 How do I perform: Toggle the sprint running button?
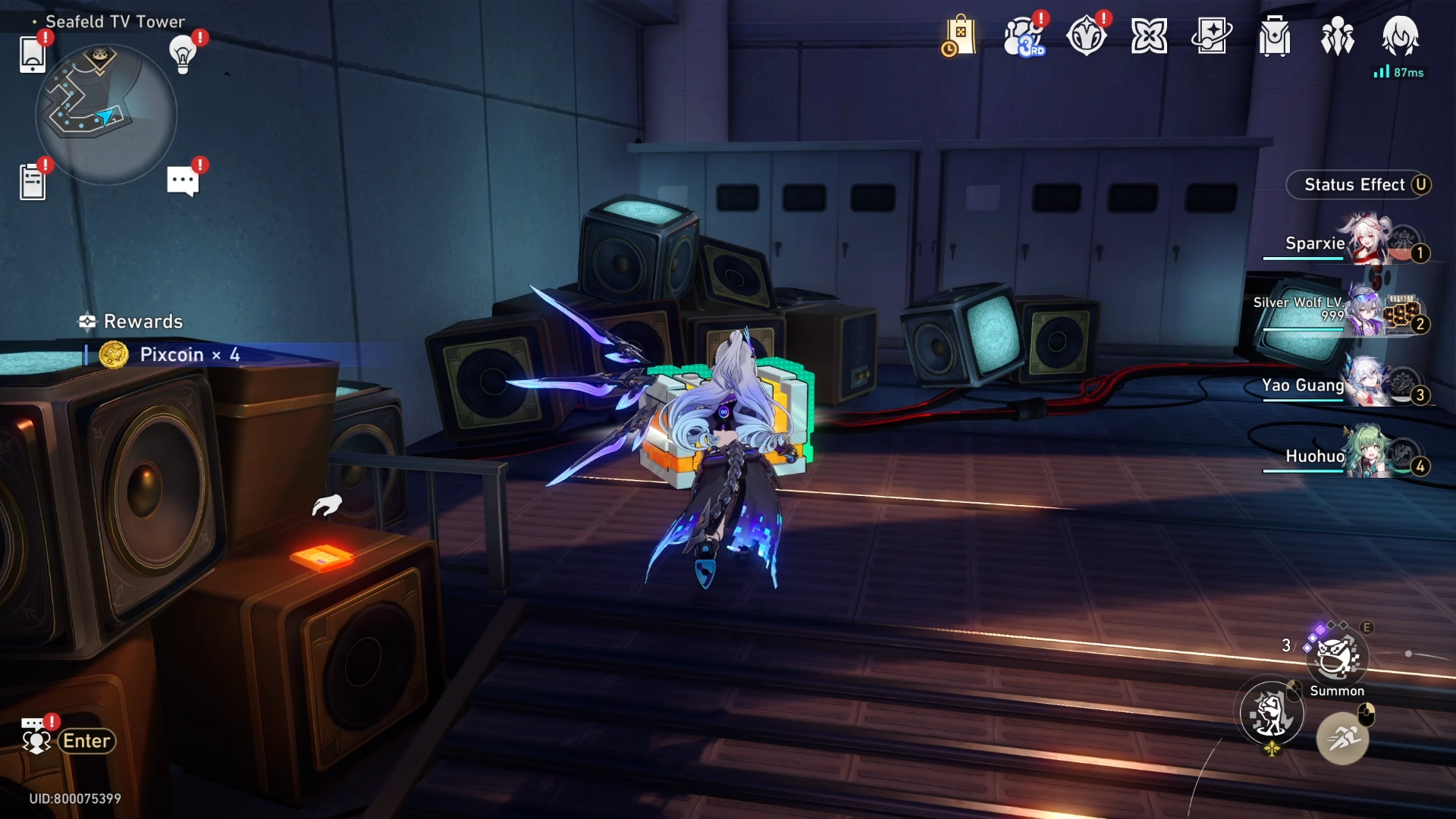1342,738
